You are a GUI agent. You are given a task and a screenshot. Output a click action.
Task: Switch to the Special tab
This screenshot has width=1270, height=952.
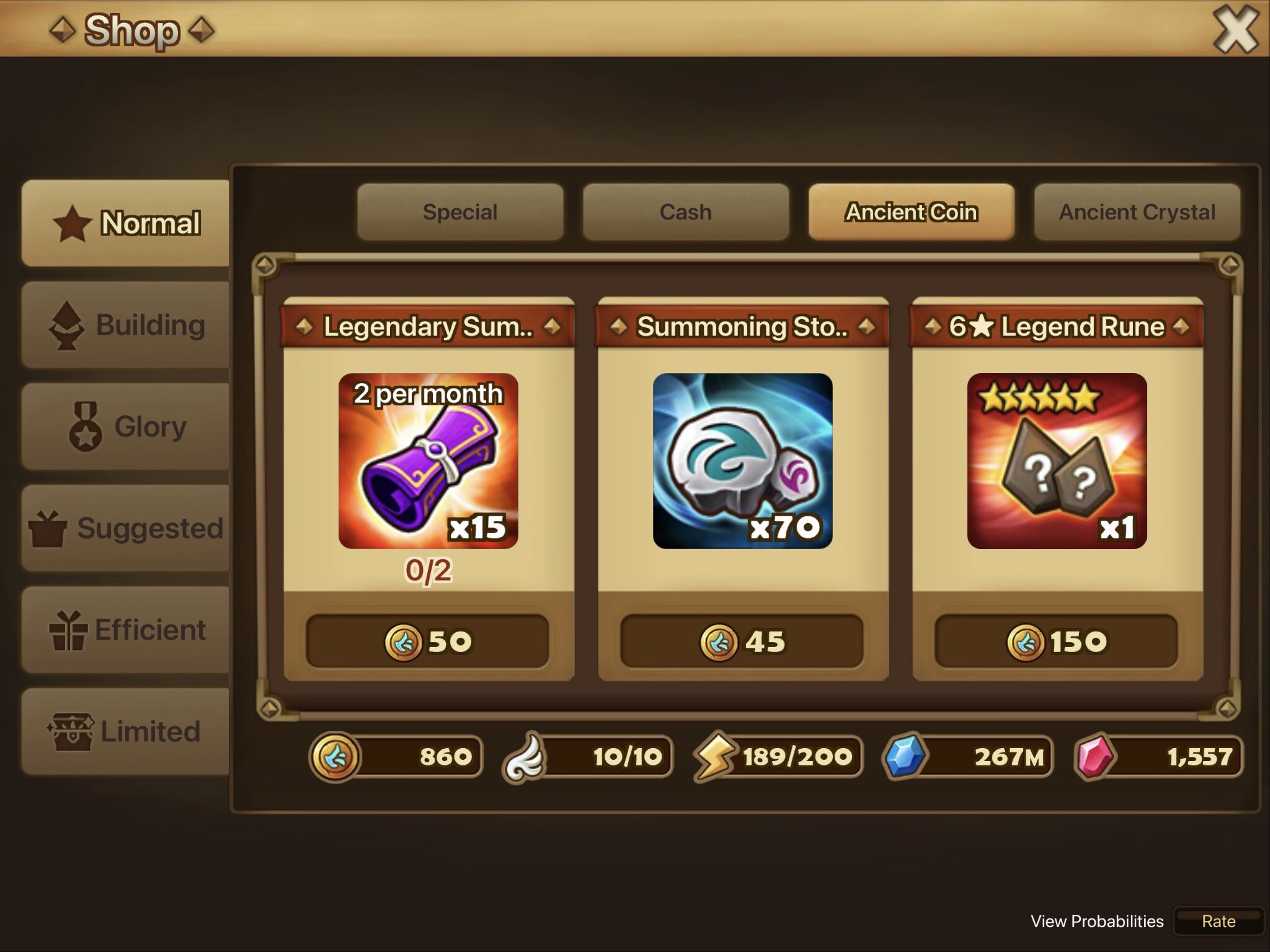point(460,212)
